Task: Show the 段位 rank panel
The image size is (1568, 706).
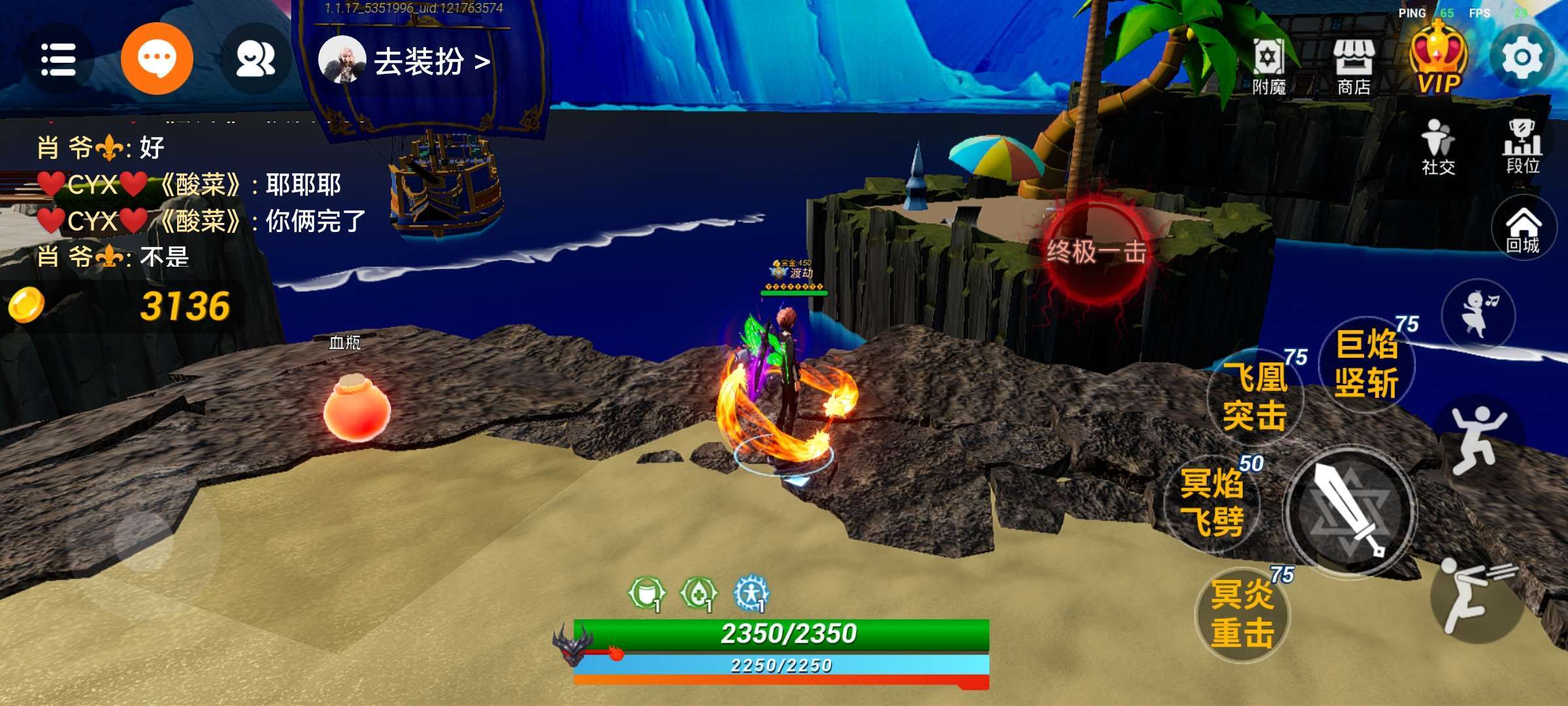Action: [x=1523, y=147]
